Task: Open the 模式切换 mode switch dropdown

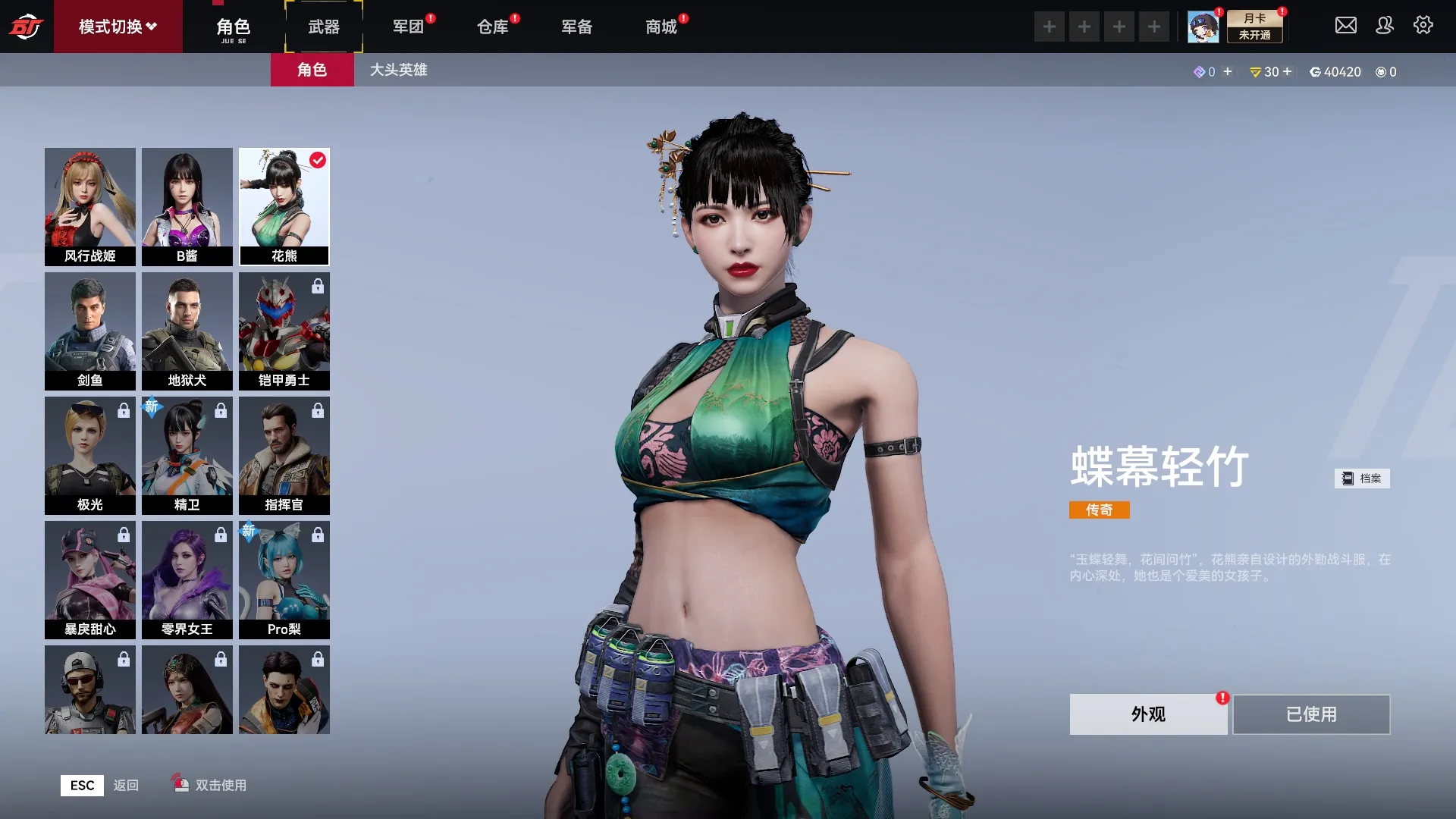Action: coord(118,27)
